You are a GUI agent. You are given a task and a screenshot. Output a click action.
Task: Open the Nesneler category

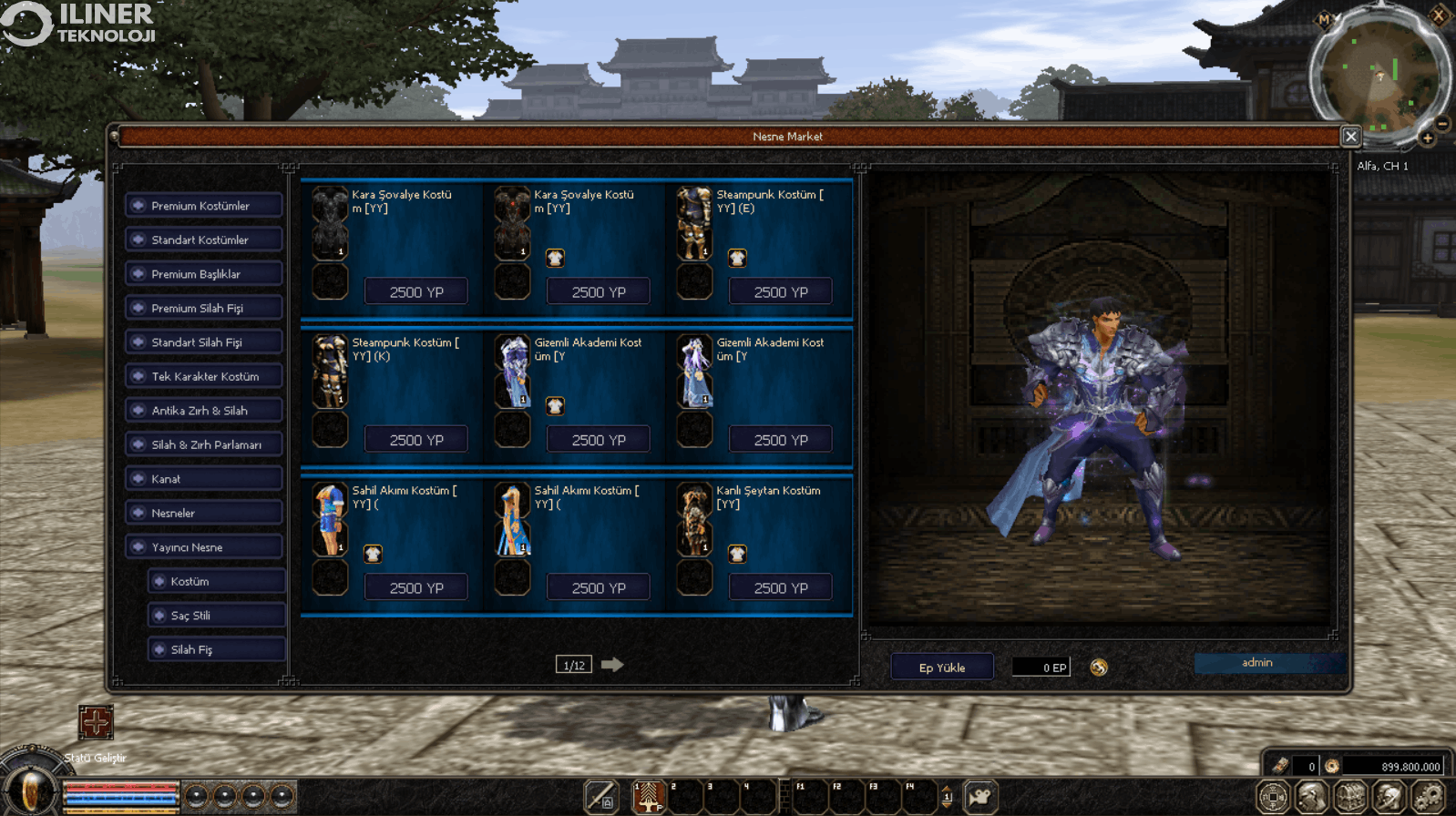click(x=204, y=513)
